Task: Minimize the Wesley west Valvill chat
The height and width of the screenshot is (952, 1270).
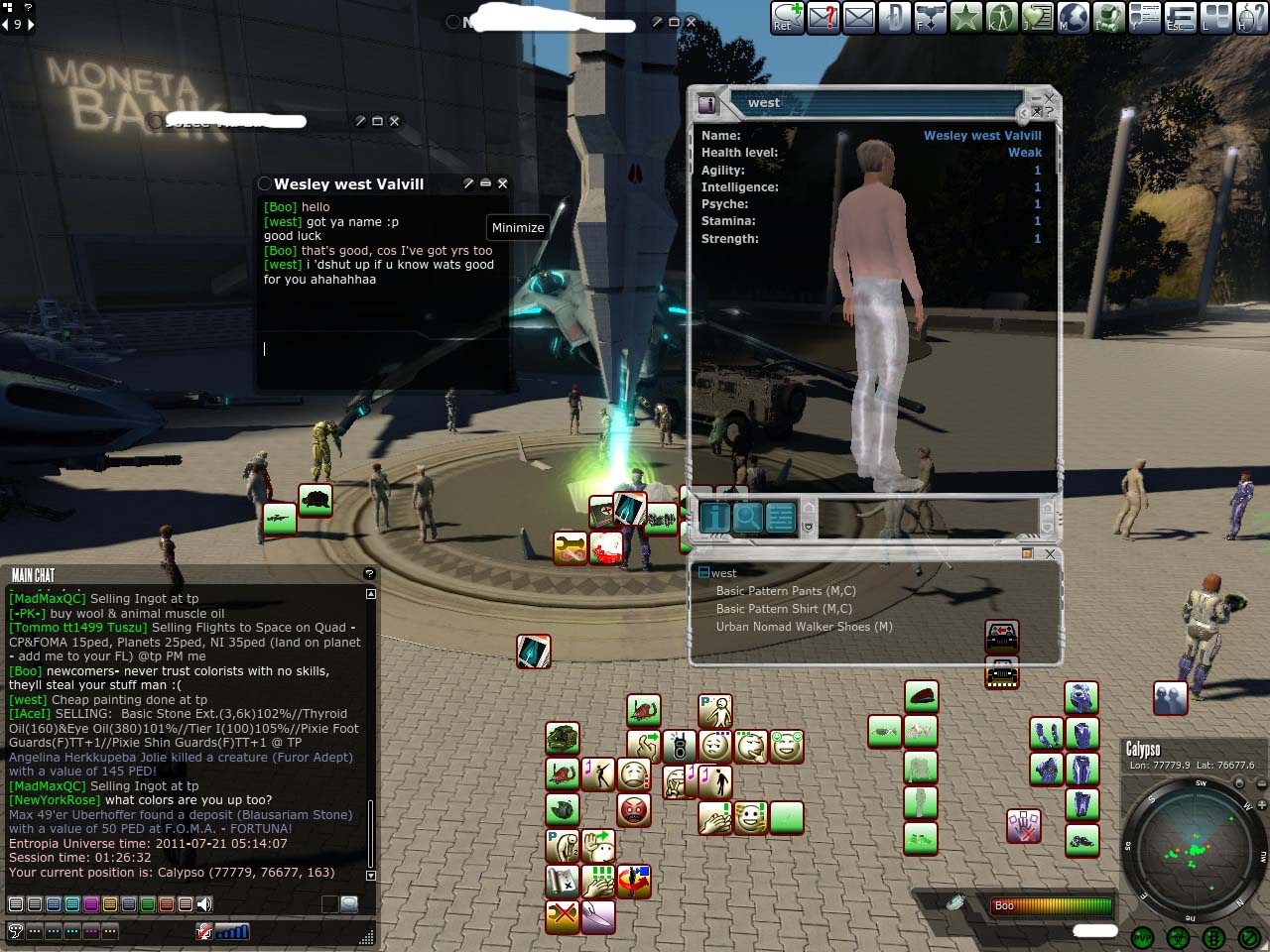Action: 485,183
